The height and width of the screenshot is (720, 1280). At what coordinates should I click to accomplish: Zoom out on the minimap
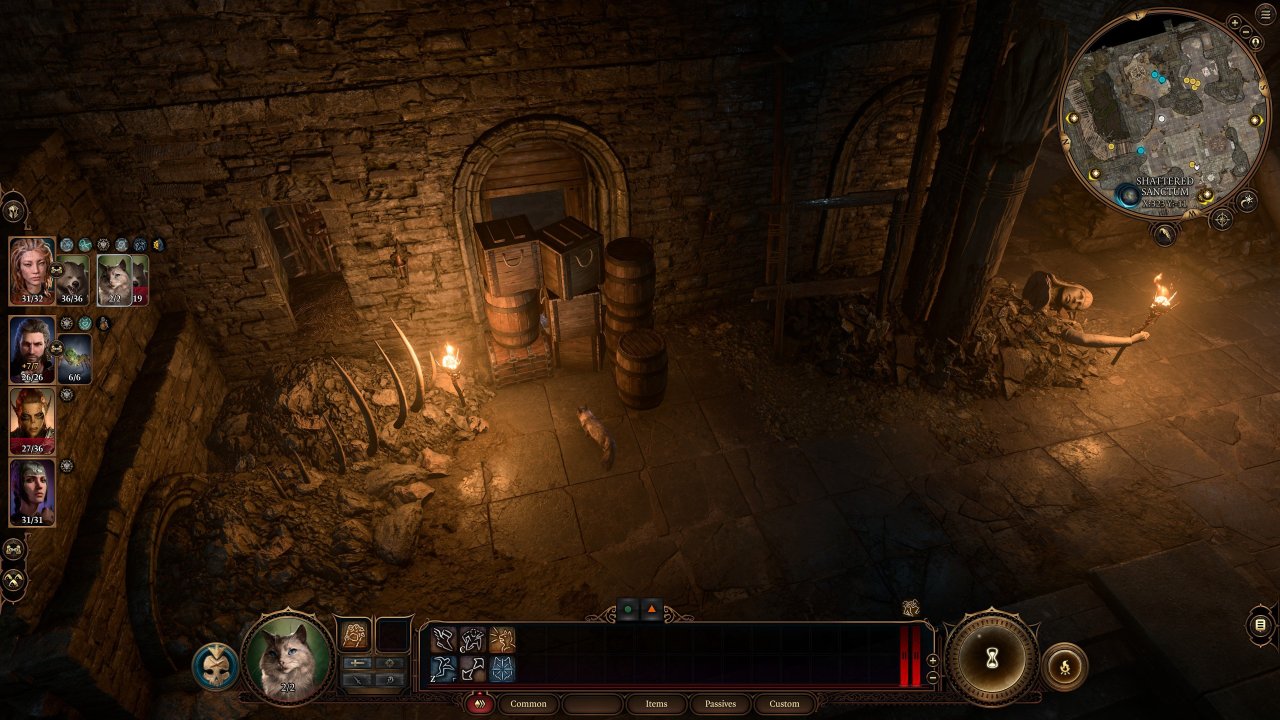[x=1246, y=34]
